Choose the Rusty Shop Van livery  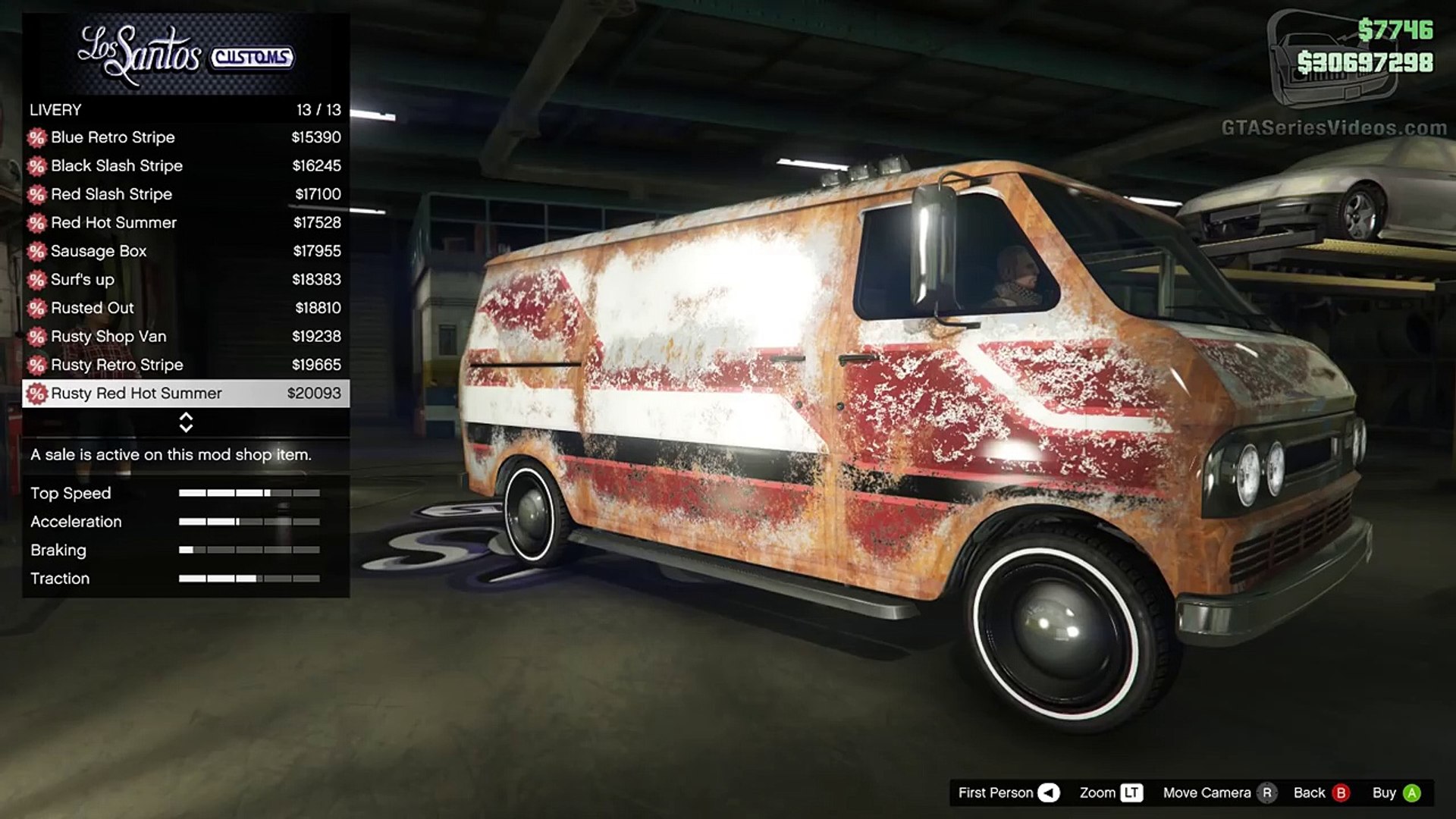tap(186, 336)
